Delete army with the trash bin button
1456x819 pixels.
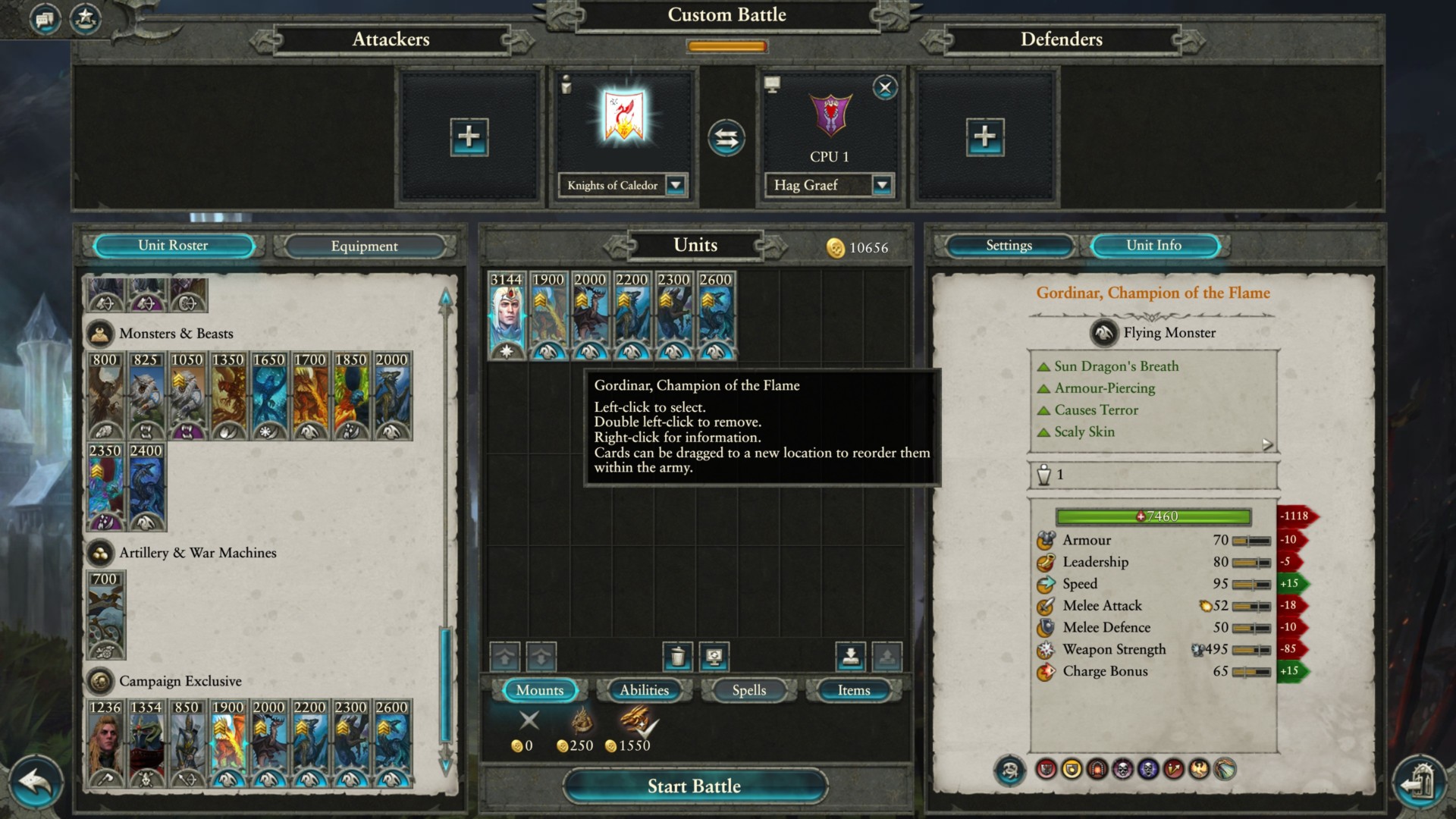point(677,656)
